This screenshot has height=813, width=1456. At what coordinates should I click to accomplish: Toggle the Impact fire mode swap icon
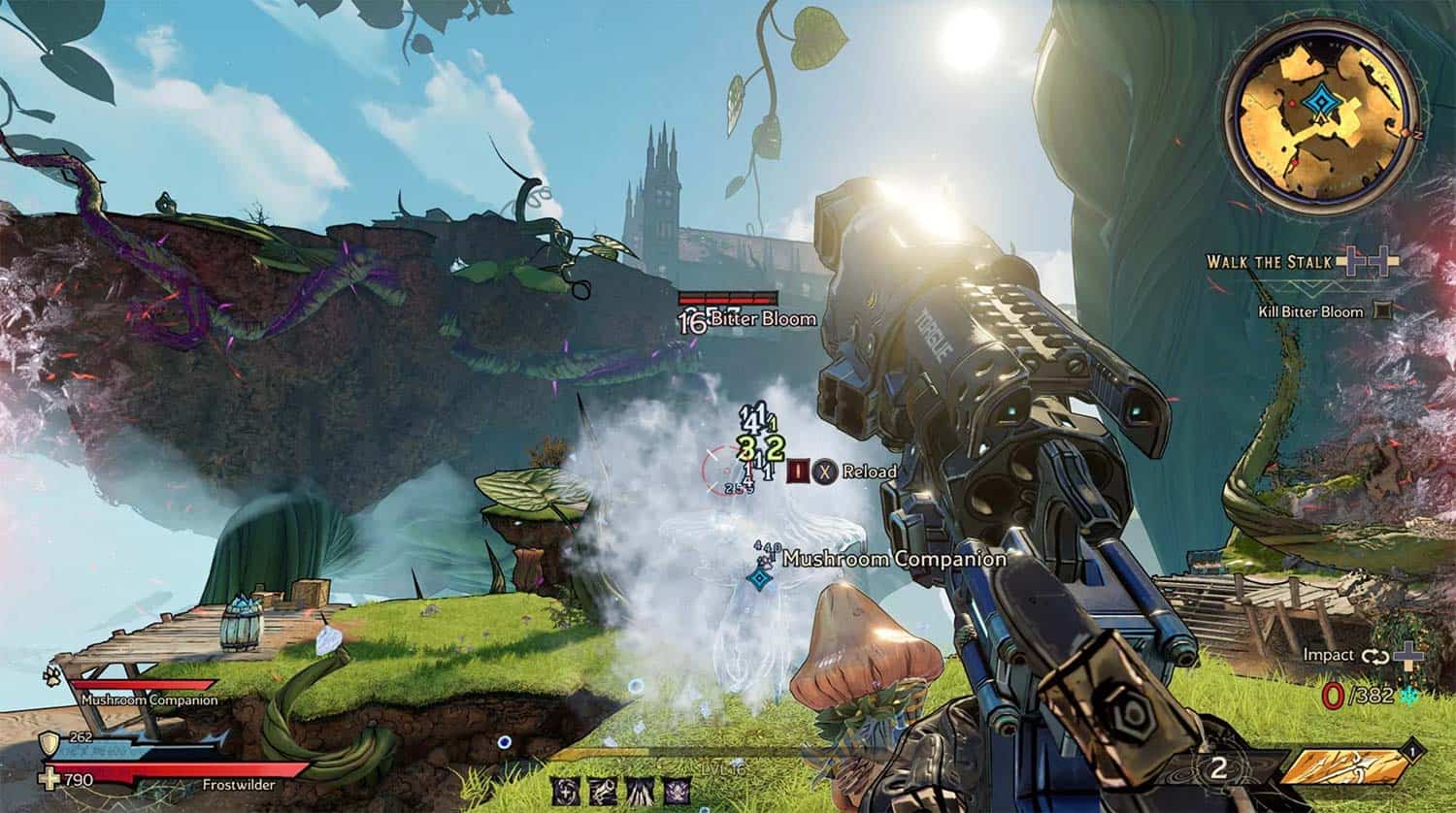coord(1375,656)
